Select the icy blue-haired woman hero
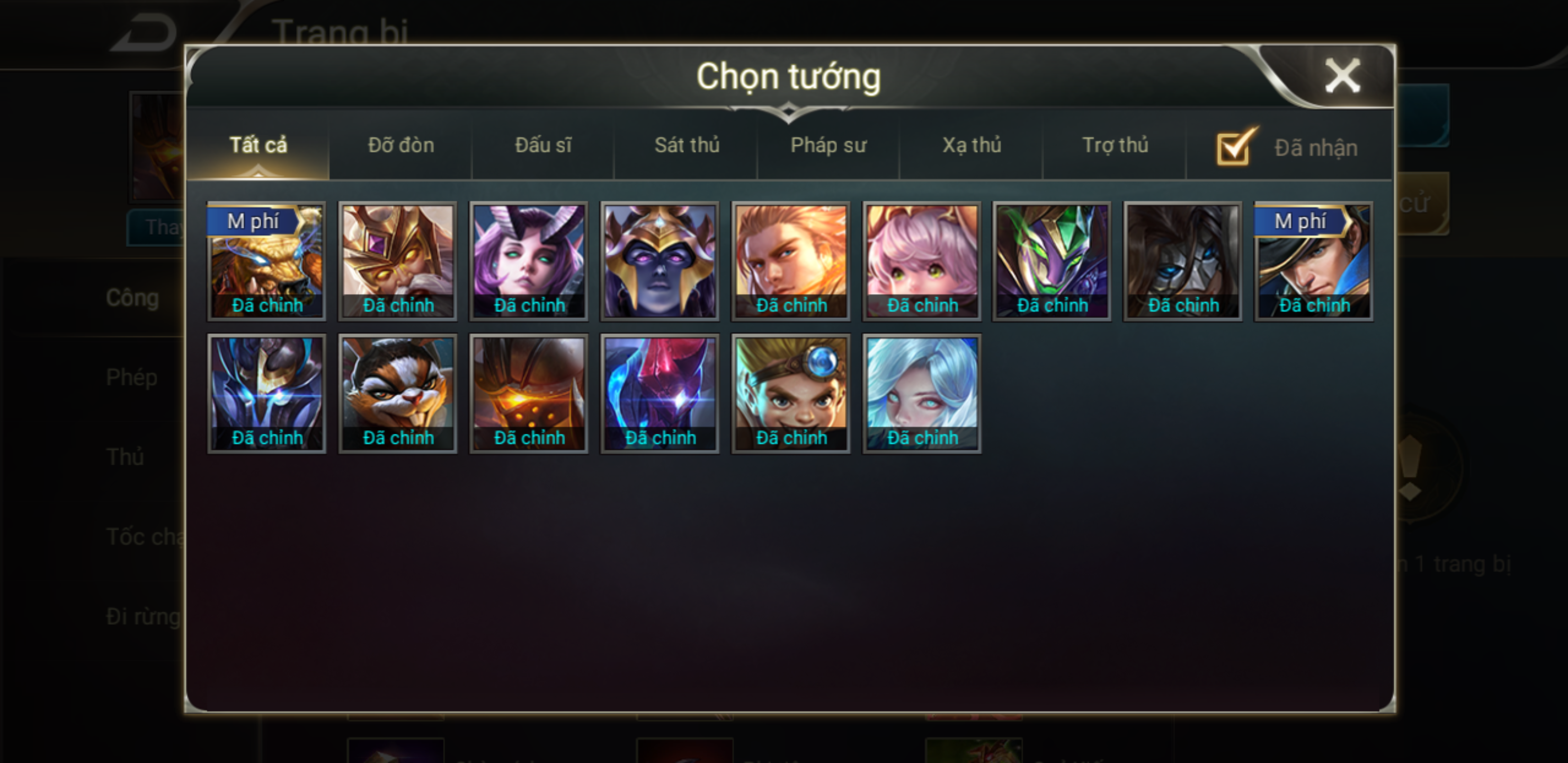 point(922,393)
